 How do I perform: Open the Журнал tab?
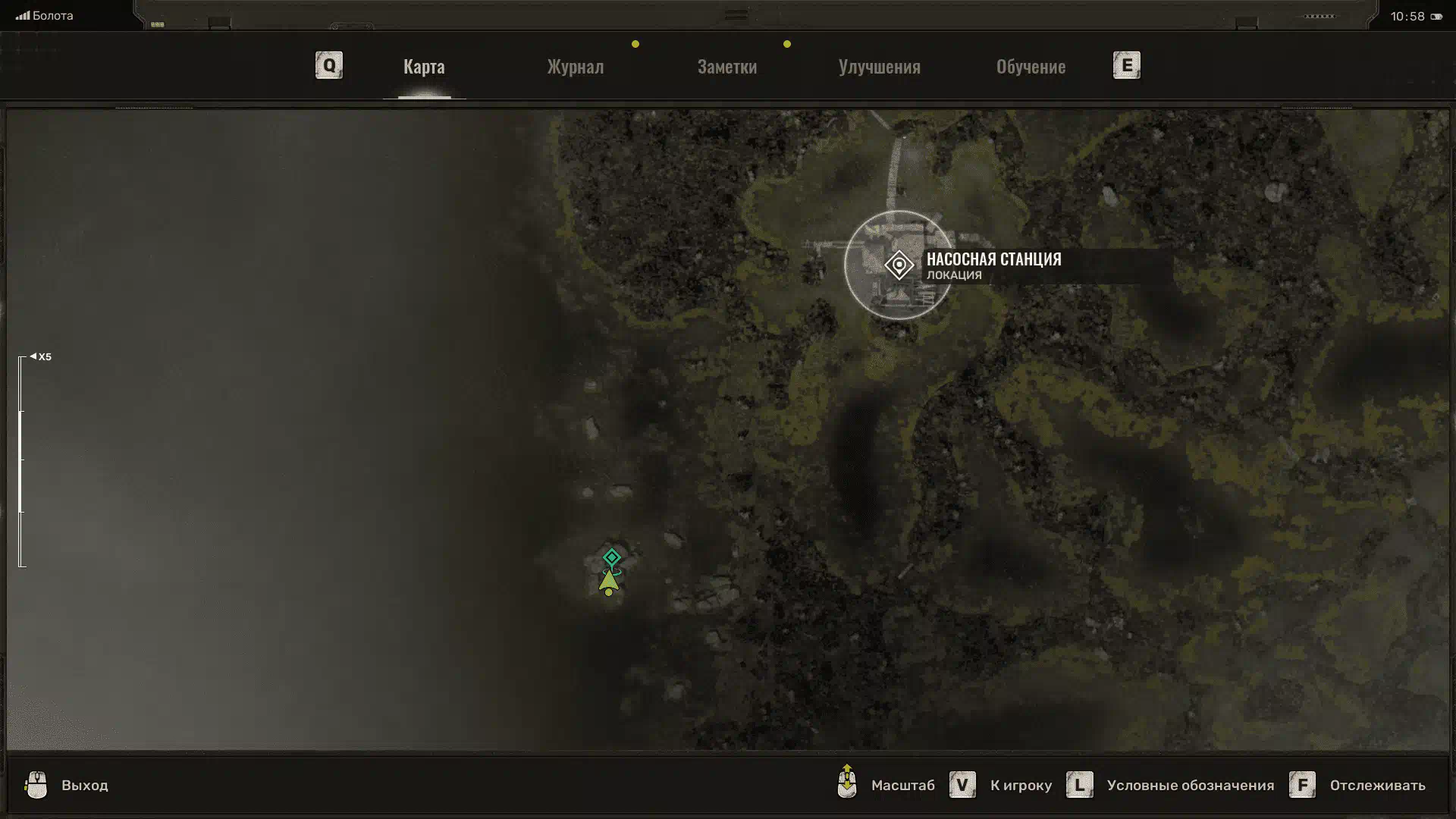[576, 67]
